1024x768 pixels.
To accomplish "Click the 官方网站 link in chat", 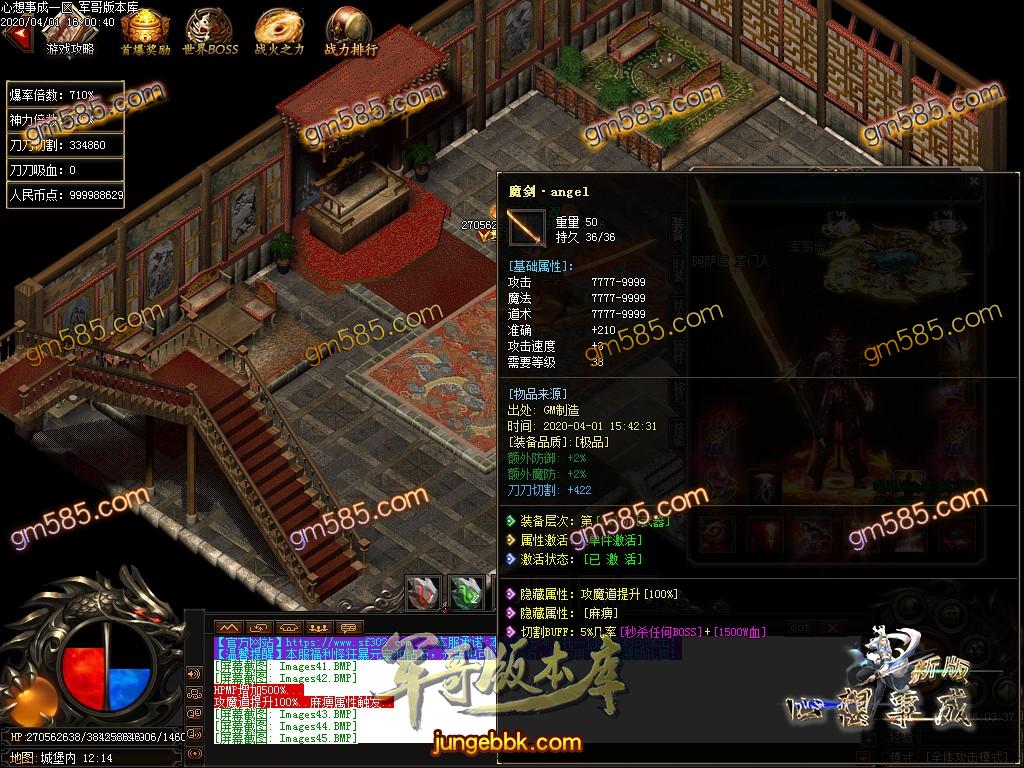I will [x=248, y=642].
